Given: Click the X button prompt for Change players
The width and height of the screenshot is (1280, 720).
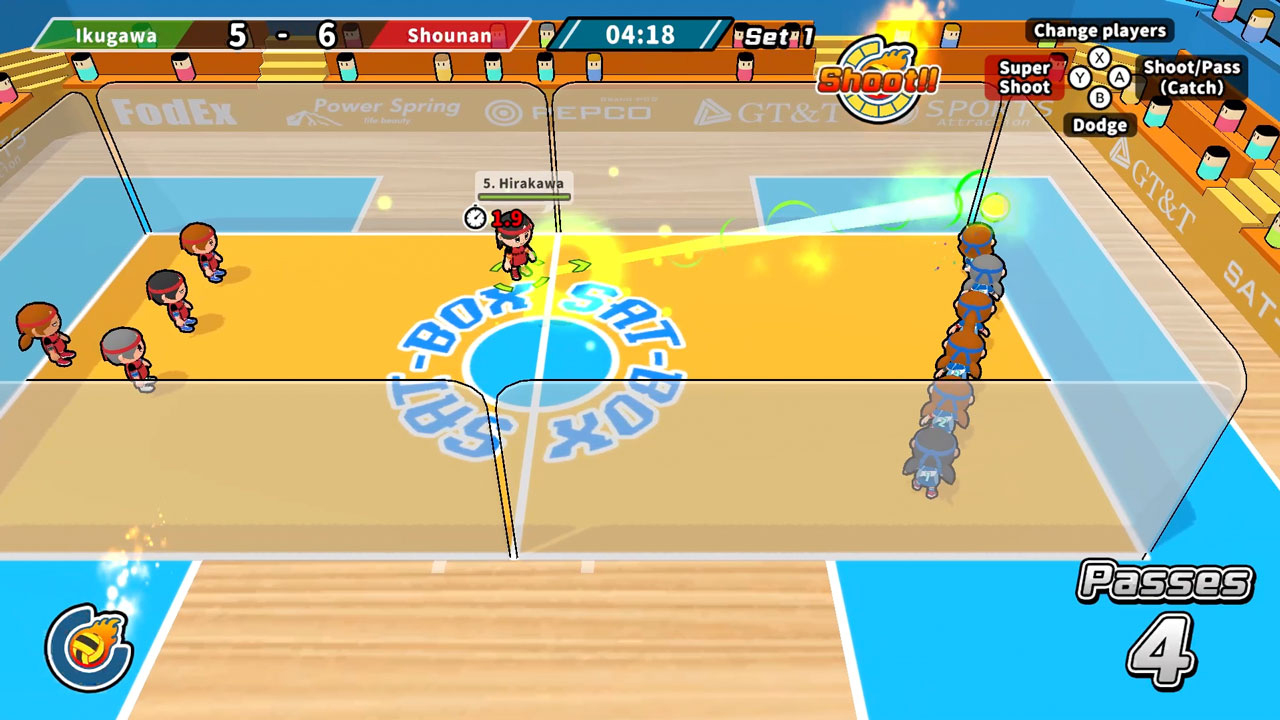Looking at the screenshot, I should (x=1100, y=58).
